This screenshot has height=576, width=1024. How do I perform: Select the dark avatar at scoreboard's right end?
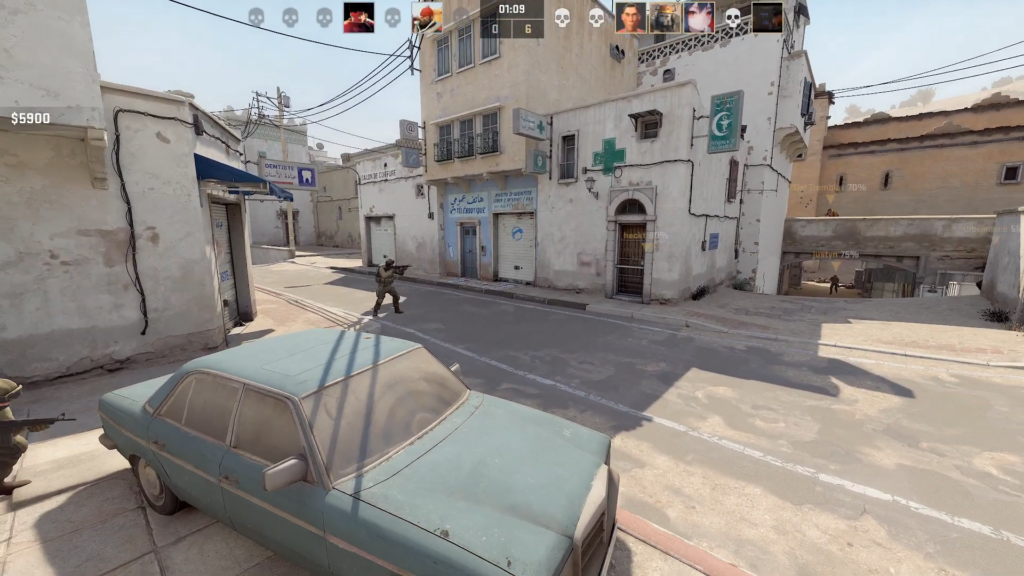pos(767,17)
